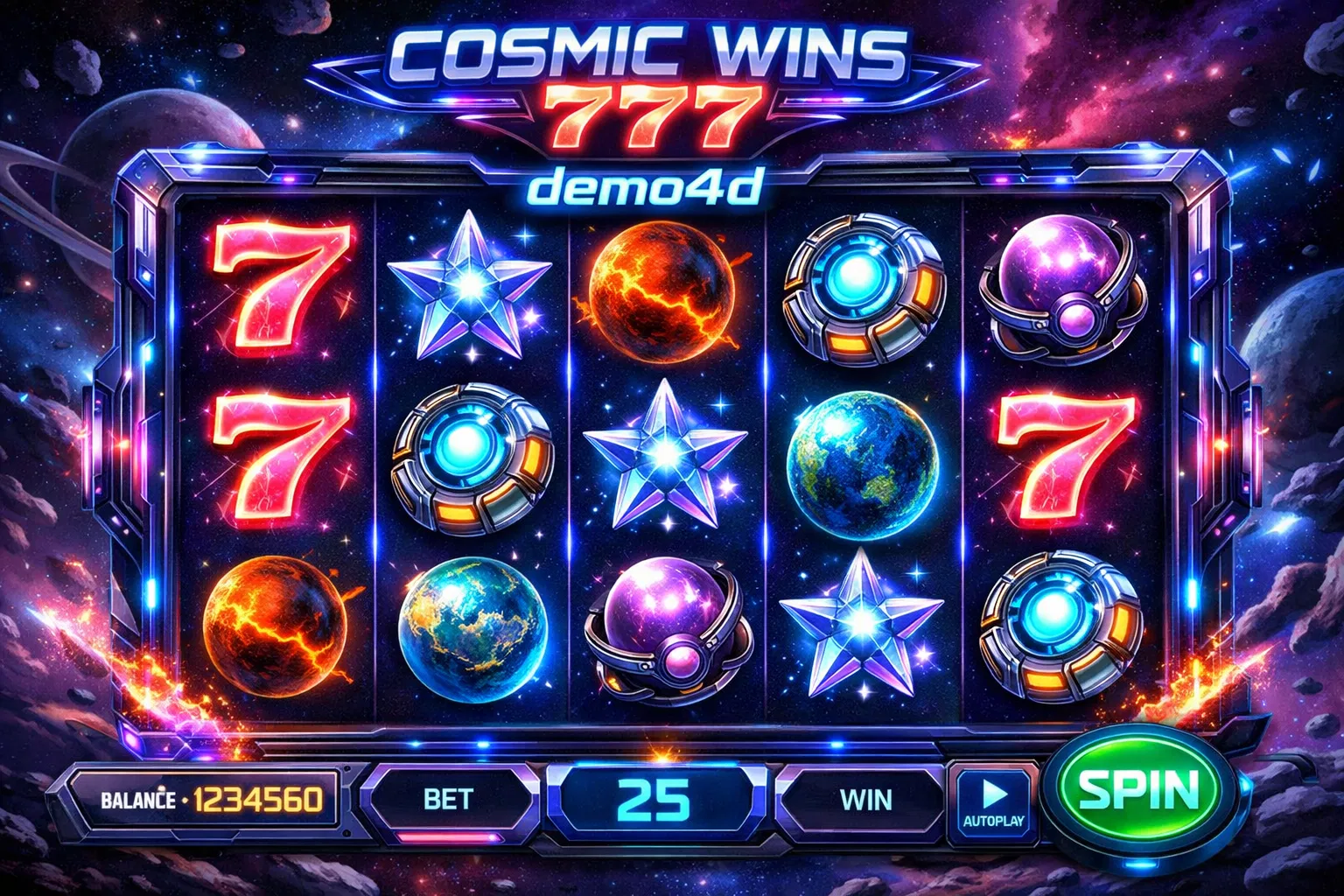Viewport: 1344px width, 896px height.
Task: Open the BET panel
Action: tap(448, 799)
